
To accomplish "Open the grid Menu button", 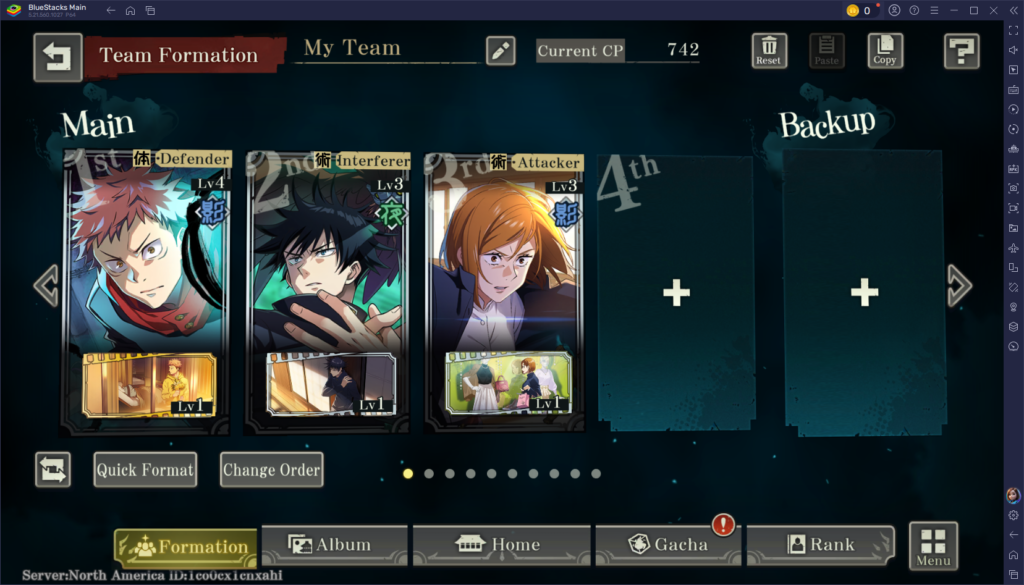I will coord(933,546).
